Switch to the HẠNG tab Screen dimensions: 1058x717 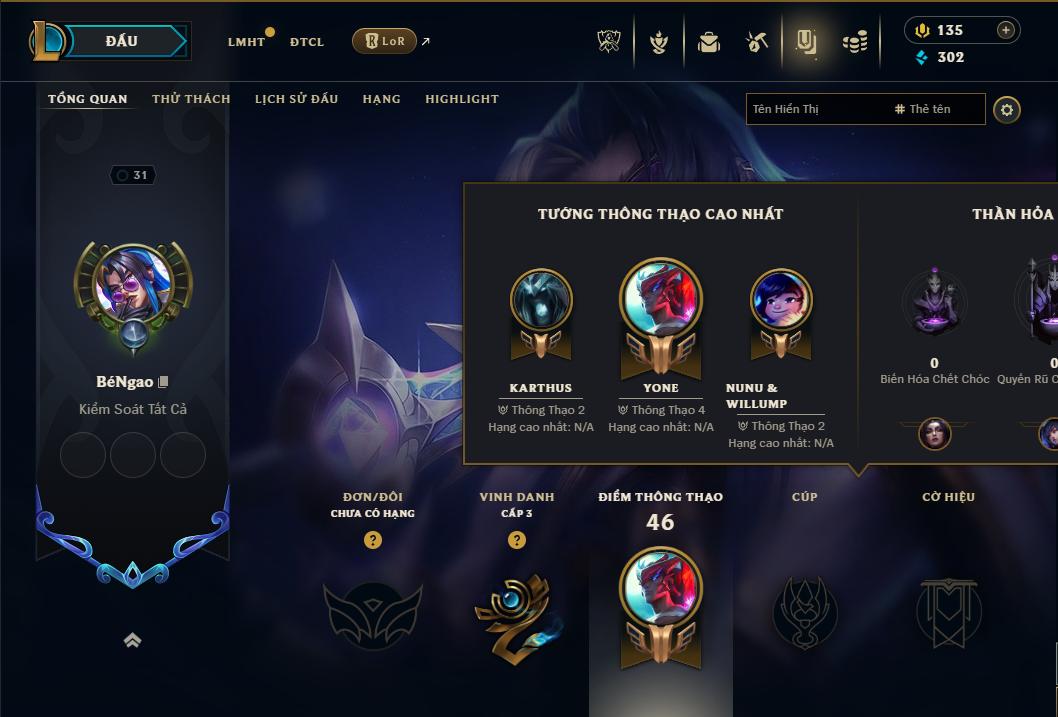point(381,99)
